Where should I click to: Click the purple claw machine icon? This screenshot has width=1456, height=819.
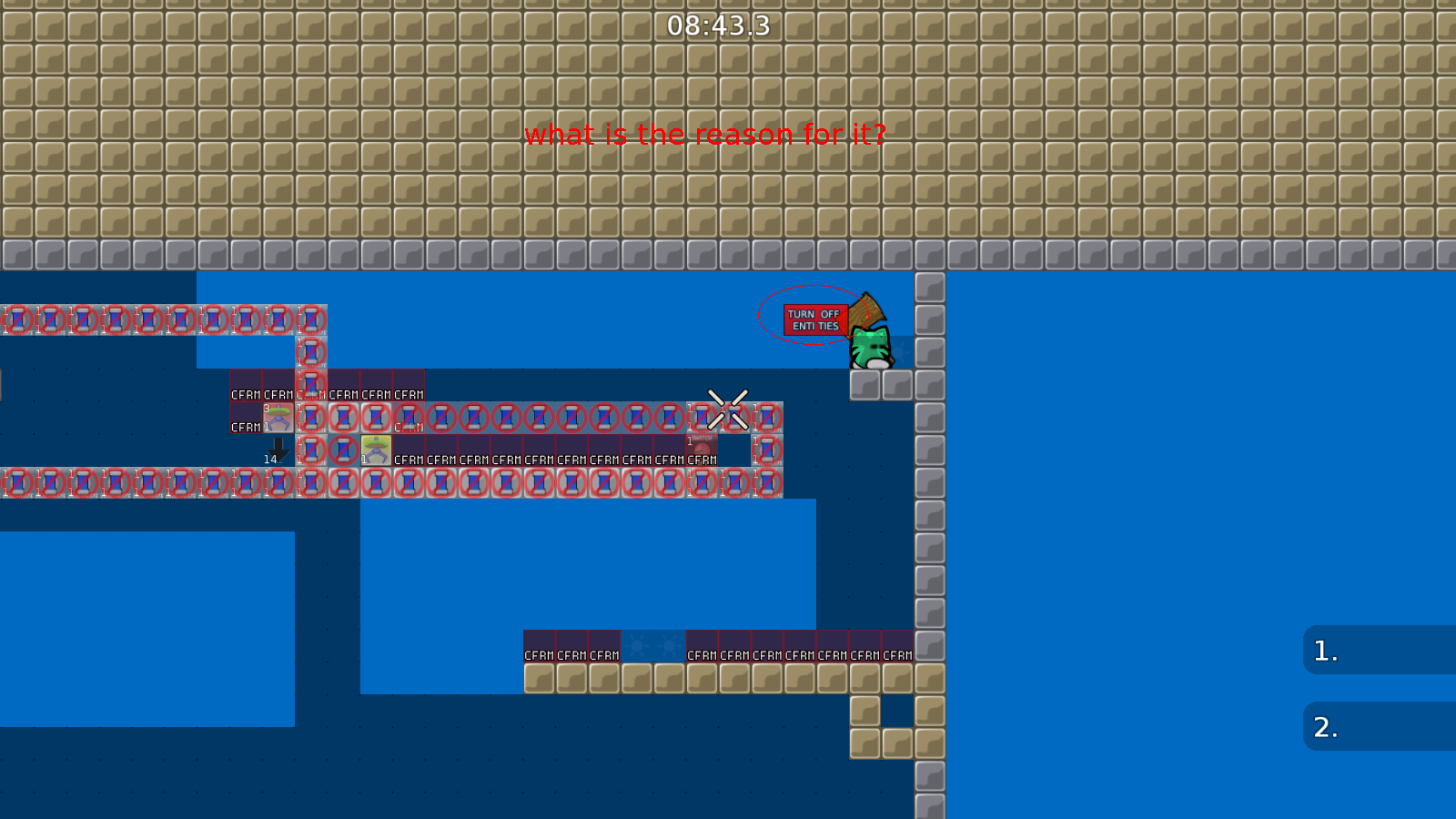pos(278,419)
